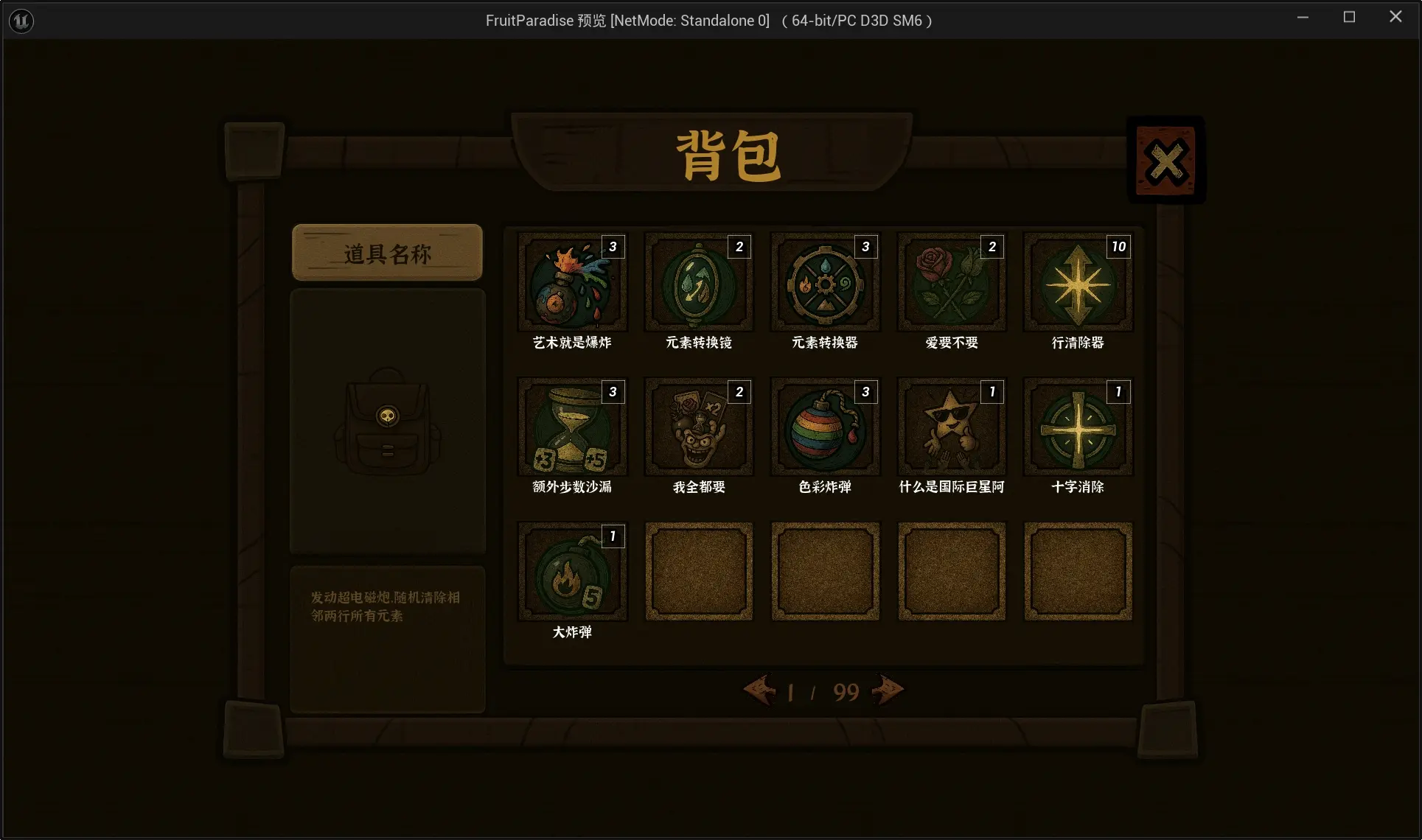Select the 爱要不要 rose item
The height and width of the screenshot is (840, 1422).
951,282
